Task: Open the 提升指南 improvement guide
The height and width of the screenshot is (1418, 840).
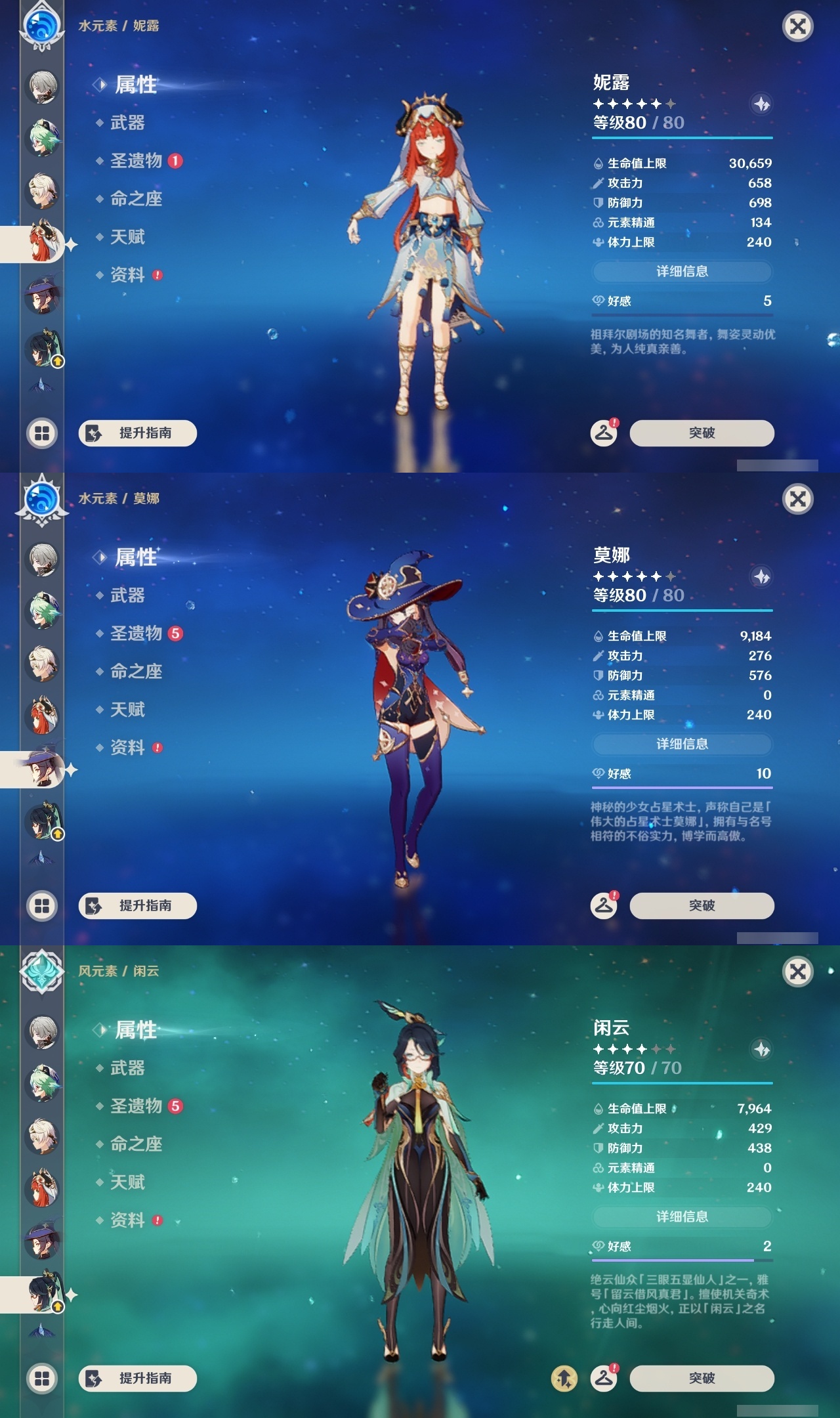Action: (x=136, y=433)
